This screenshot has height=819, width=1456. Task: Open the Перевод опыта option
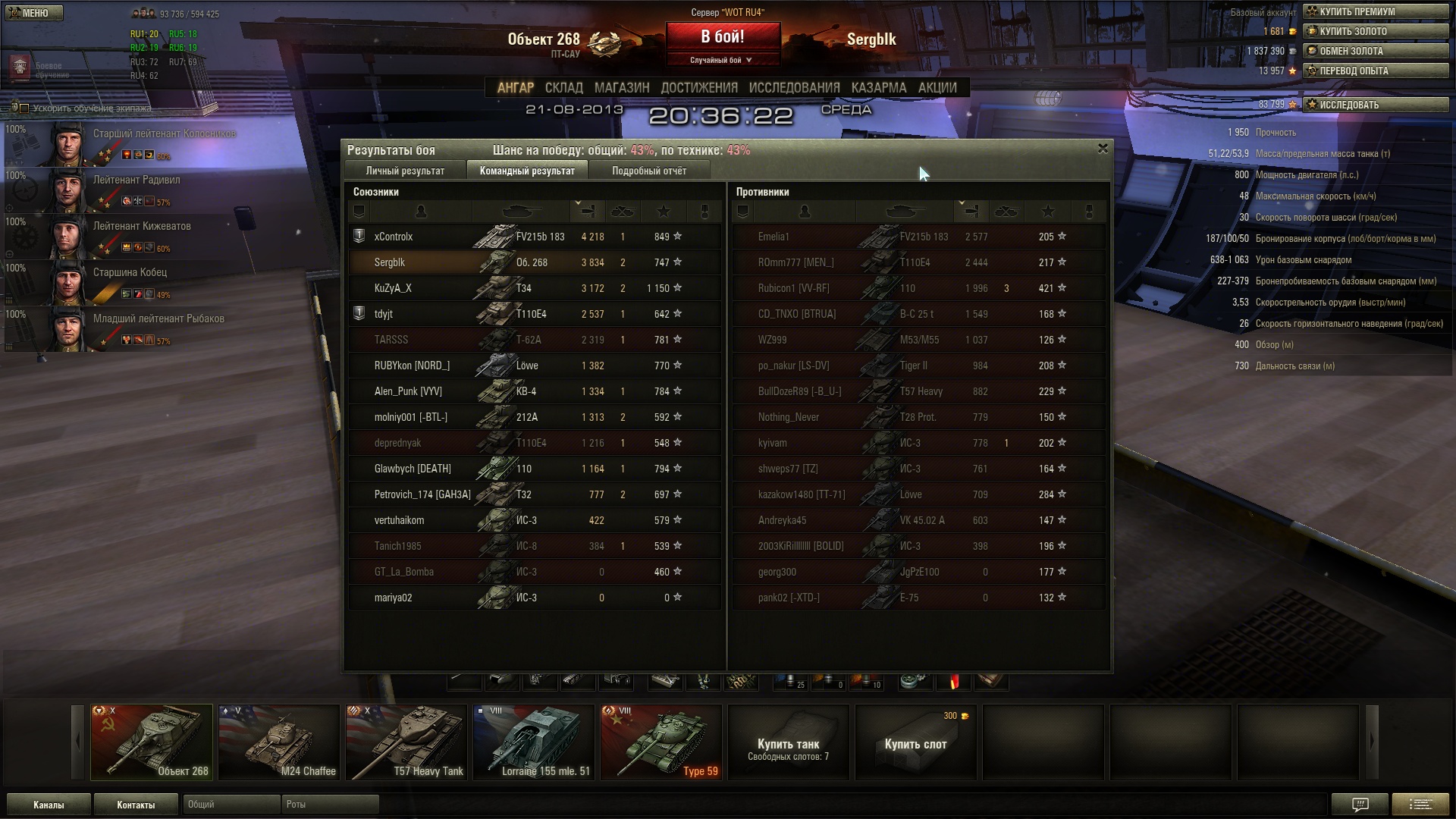point(1375,71)
